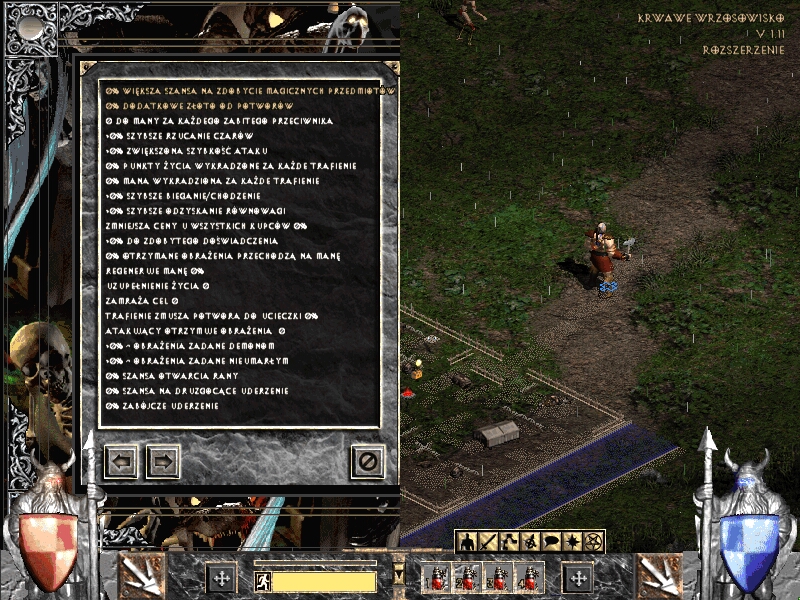
Task: Select the left-hand attack skill button
Action: click(141, 576)
